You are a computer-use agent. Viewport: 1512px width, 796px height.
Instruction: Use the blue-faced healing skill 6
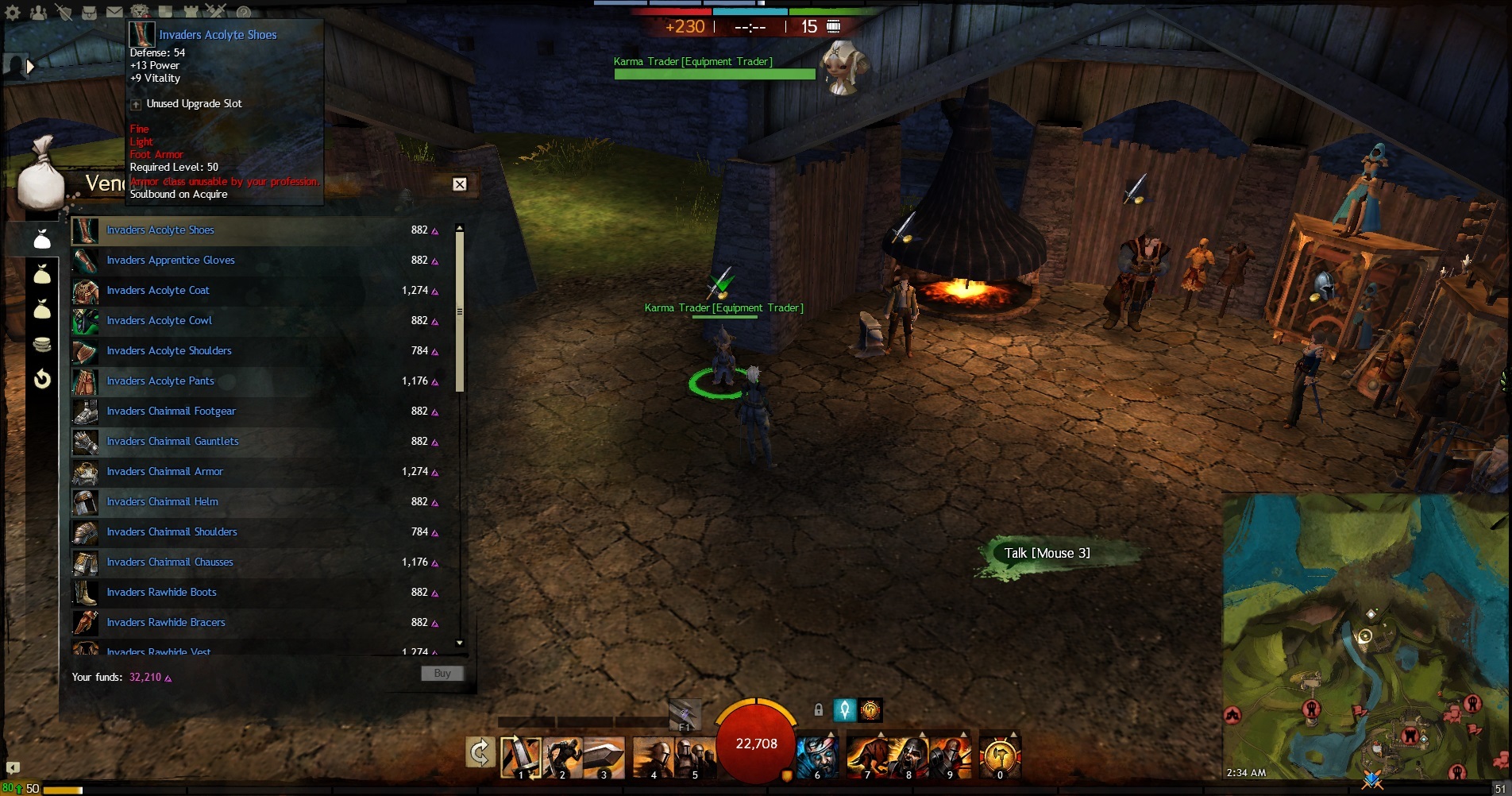click(x=816, y=756)
